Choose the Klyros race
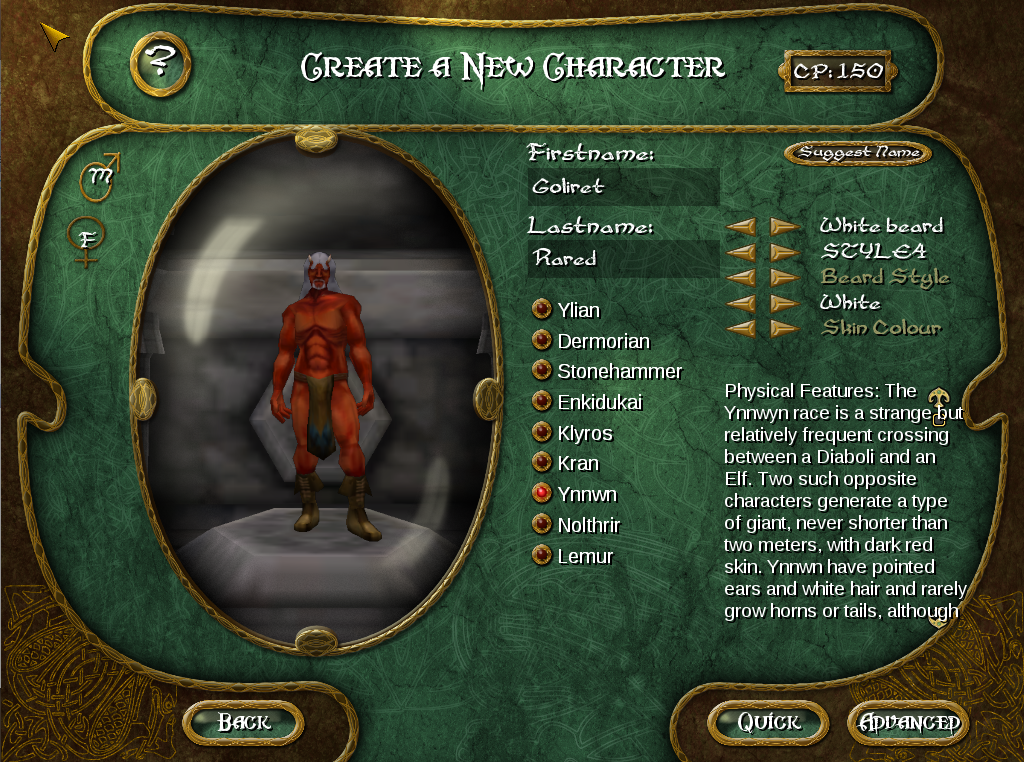 click(542, 433)
